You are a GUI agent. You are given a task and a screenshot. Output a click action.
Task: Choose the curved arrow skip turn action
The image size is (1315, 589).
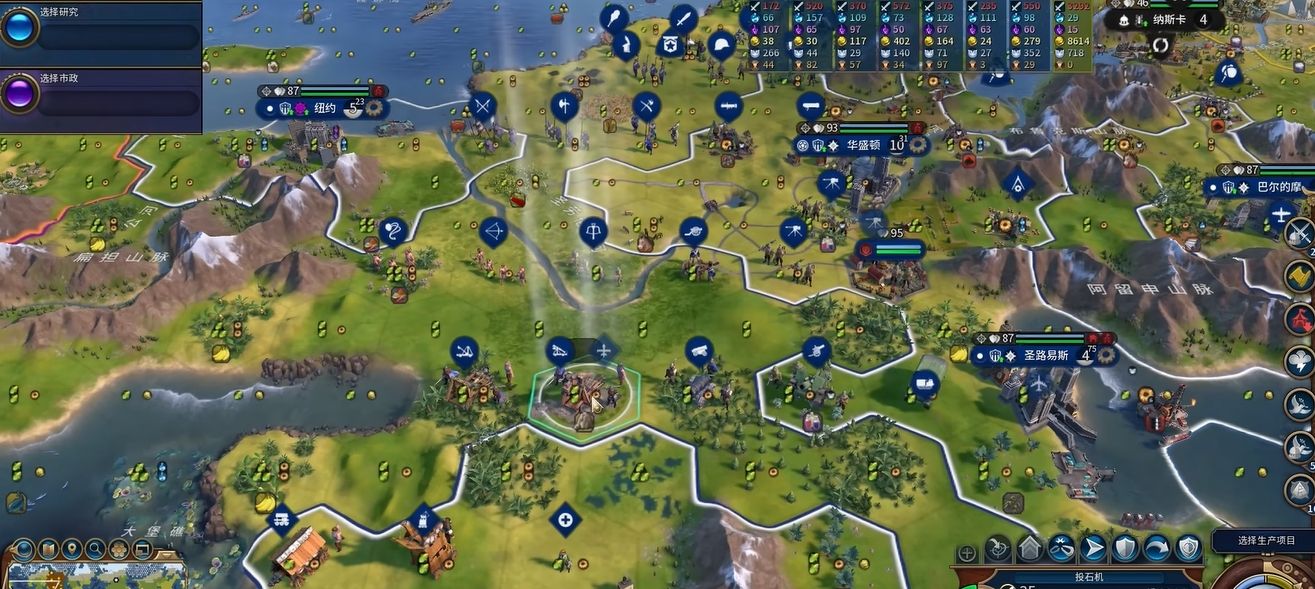pyautogui.click(x=1157, y=548)
